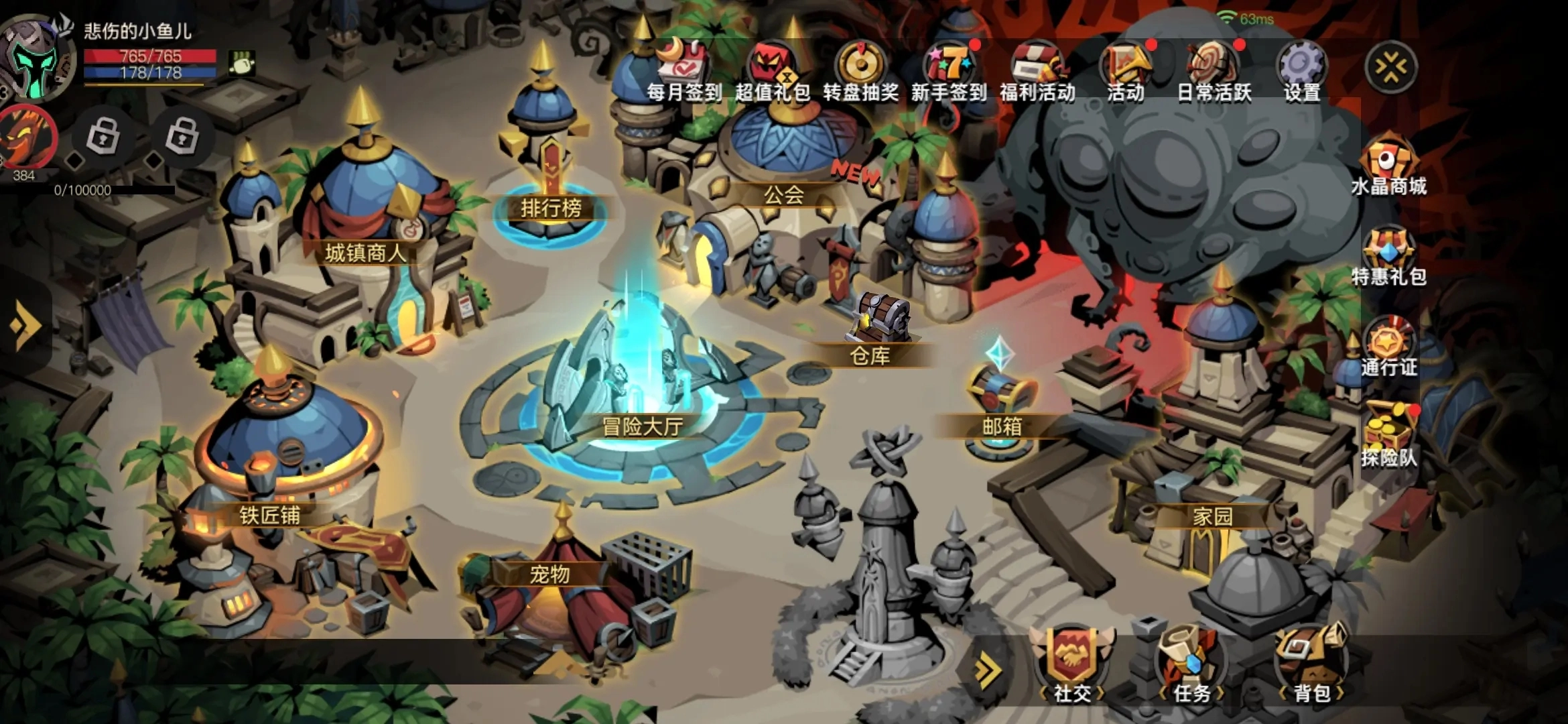Open the 通行证 battle pass
Viewport: 1568px width, 724px height.
[1388, 349]
